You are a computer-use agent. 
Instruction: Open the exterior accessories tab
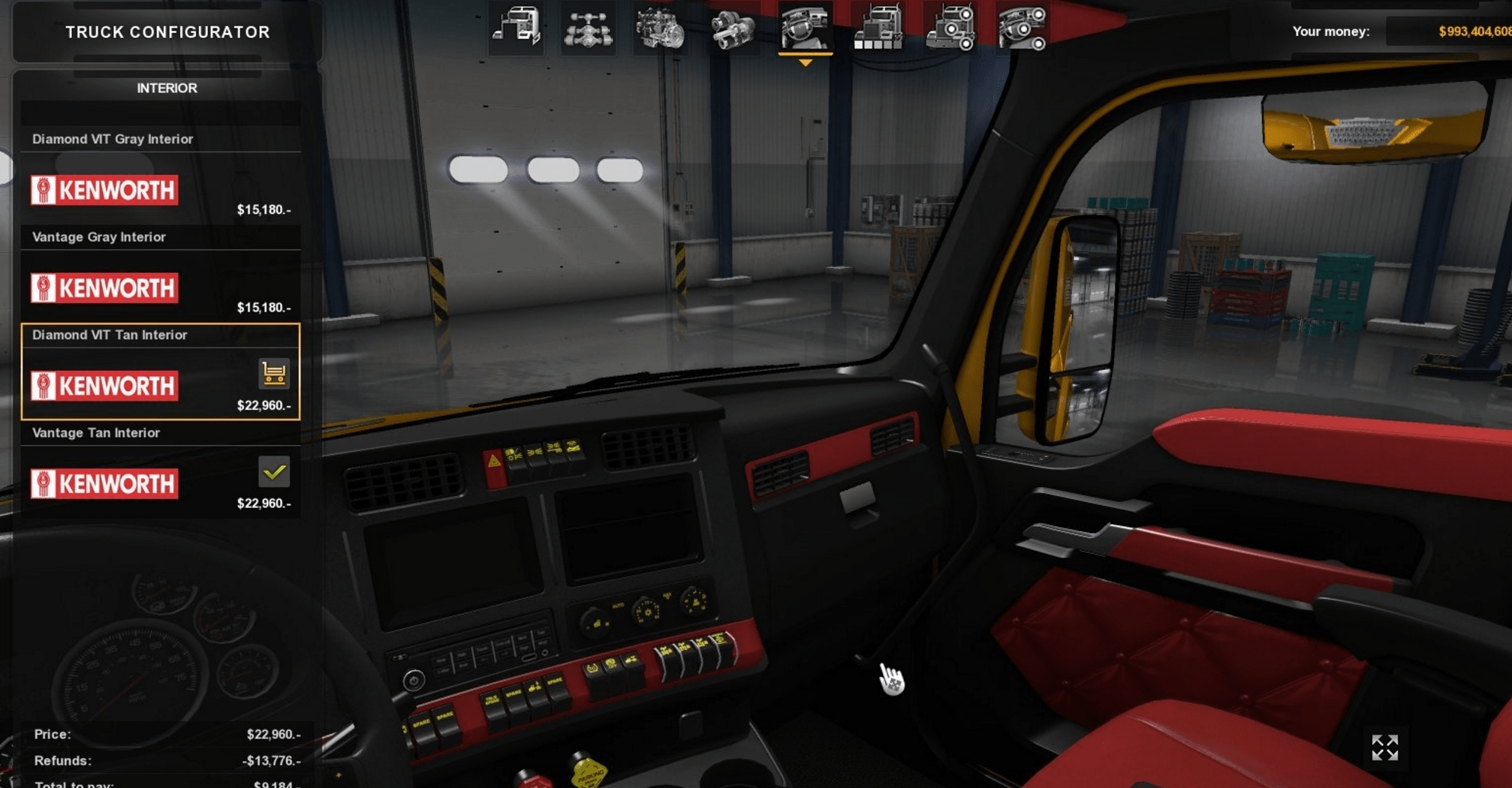[x=950, y=29]
